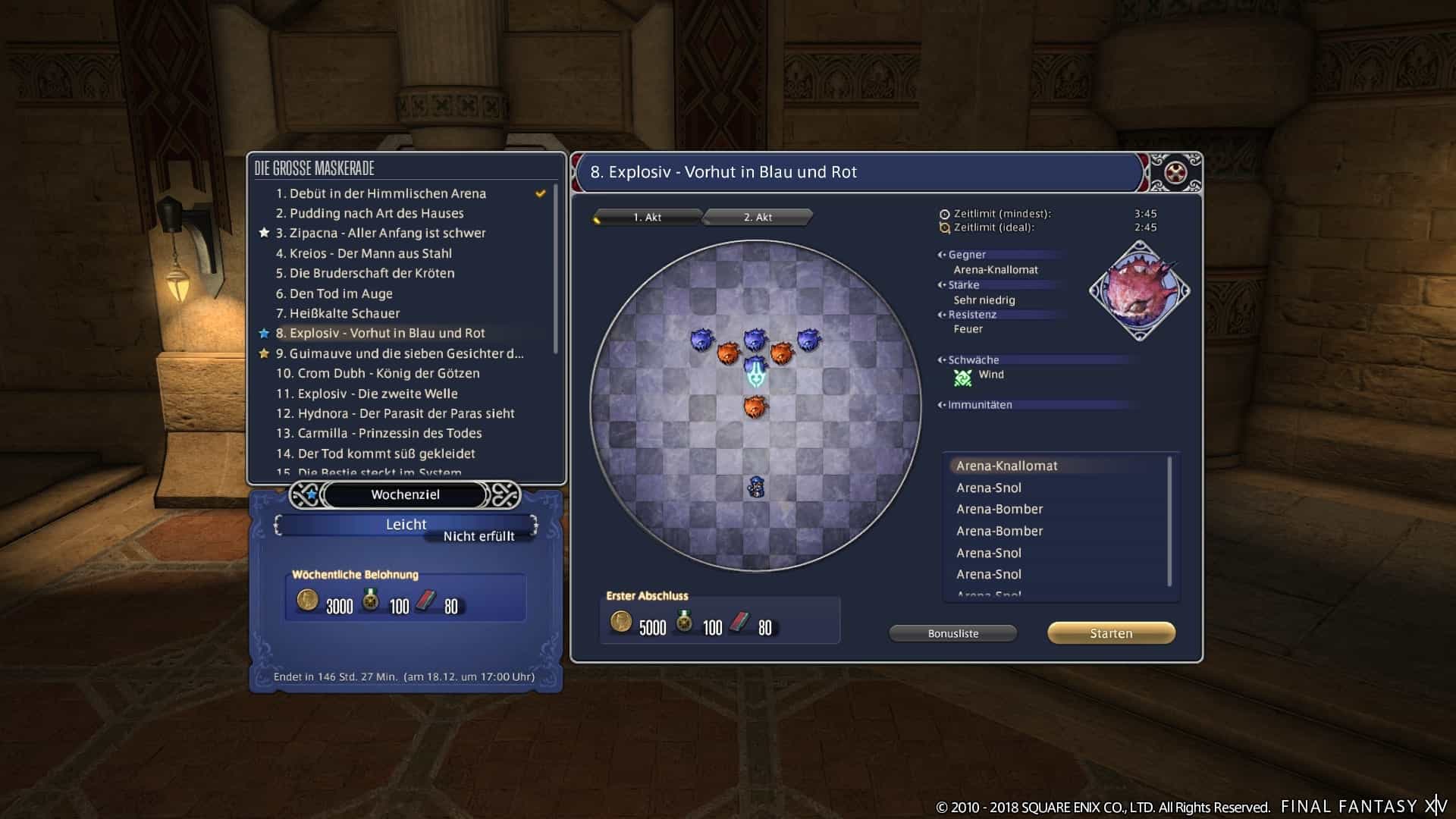Select the 1. Akt tab
Screen dimensions: 1456x819
tap(647, 218)
